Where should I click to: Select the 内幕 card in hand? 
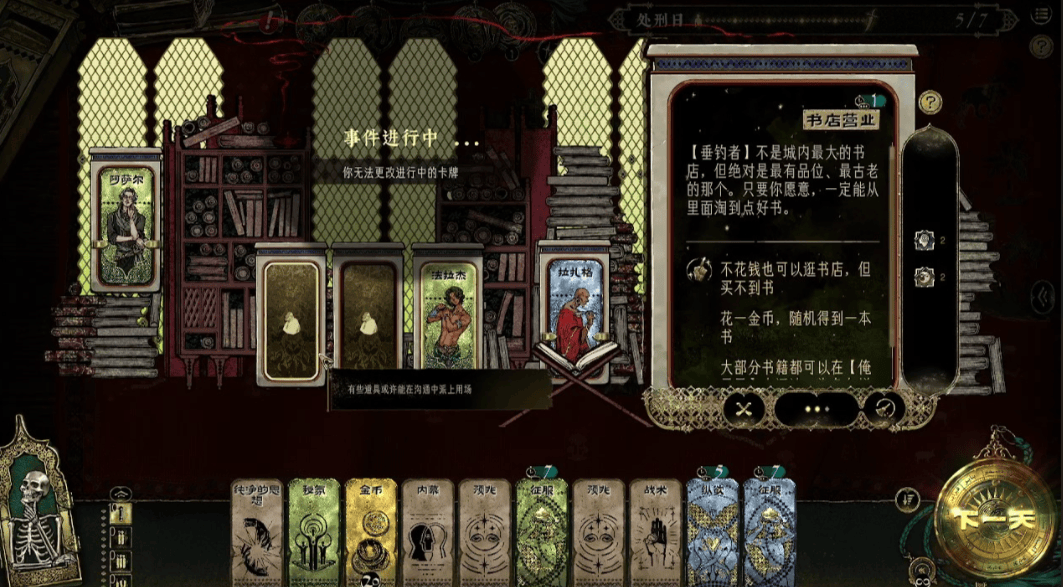[x=428, y=530]
